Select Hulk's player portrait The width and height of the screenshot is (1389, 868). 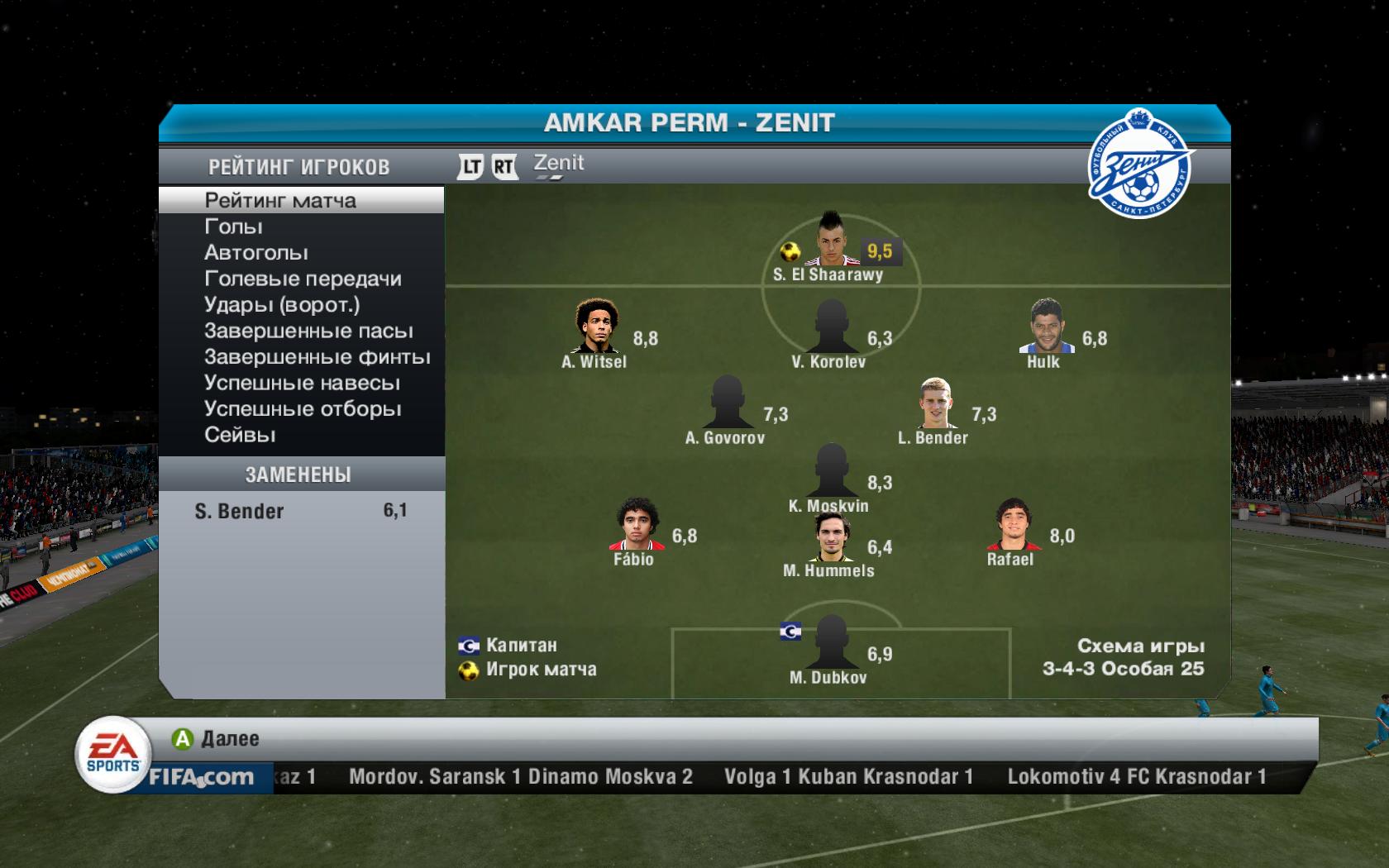pos(1046,327)
